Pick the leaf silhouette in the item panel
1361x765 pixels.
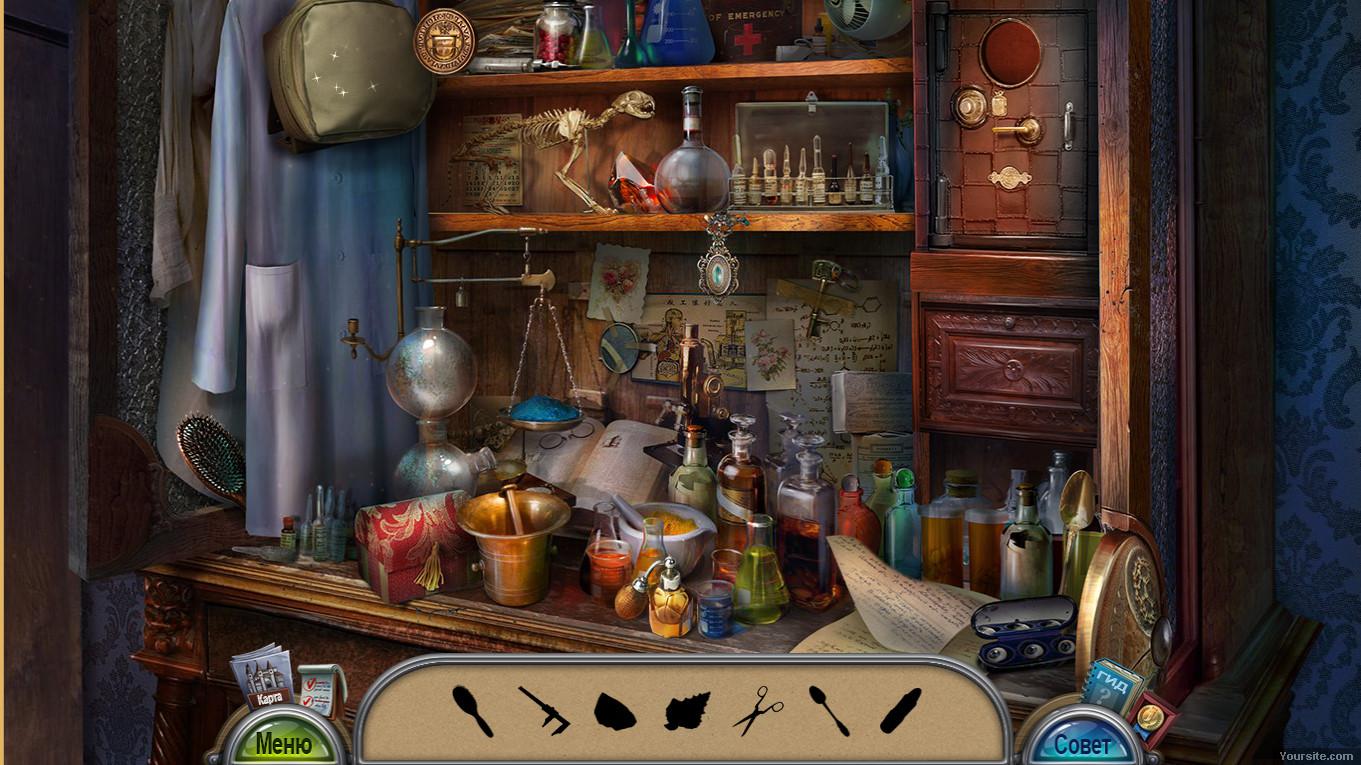687,711
